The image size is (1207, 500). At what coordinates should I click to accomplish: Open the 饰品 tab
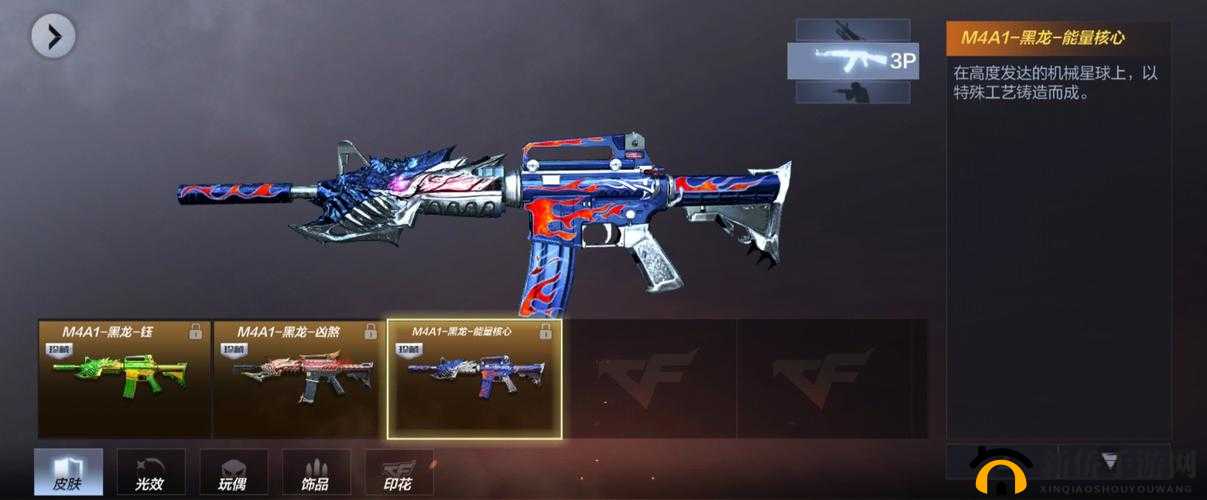click(316, 473)
